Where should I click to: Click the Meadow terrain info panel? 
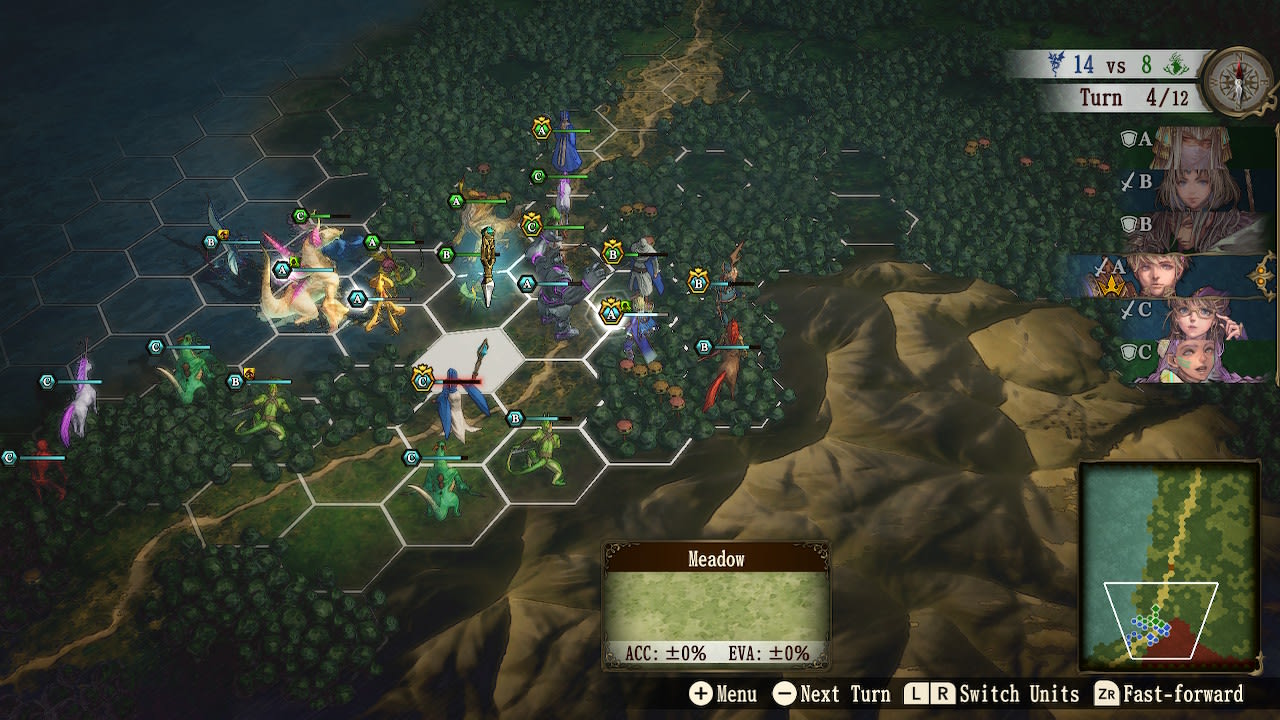715,606
